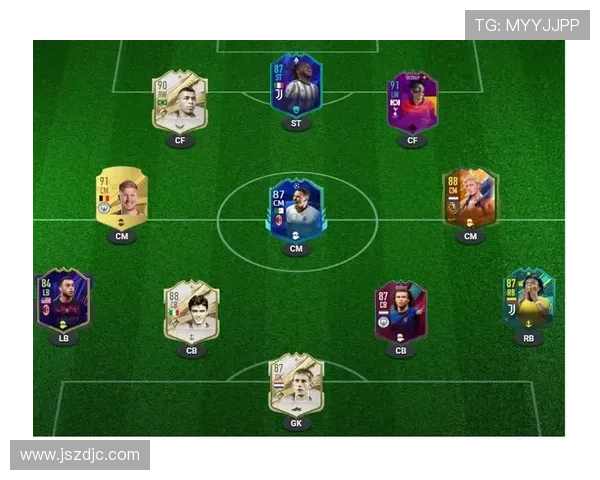This screenshot has height=480, width=600.
Task: Open the 87-rated AC Milan CM card
Action: [x=296, y=209]
